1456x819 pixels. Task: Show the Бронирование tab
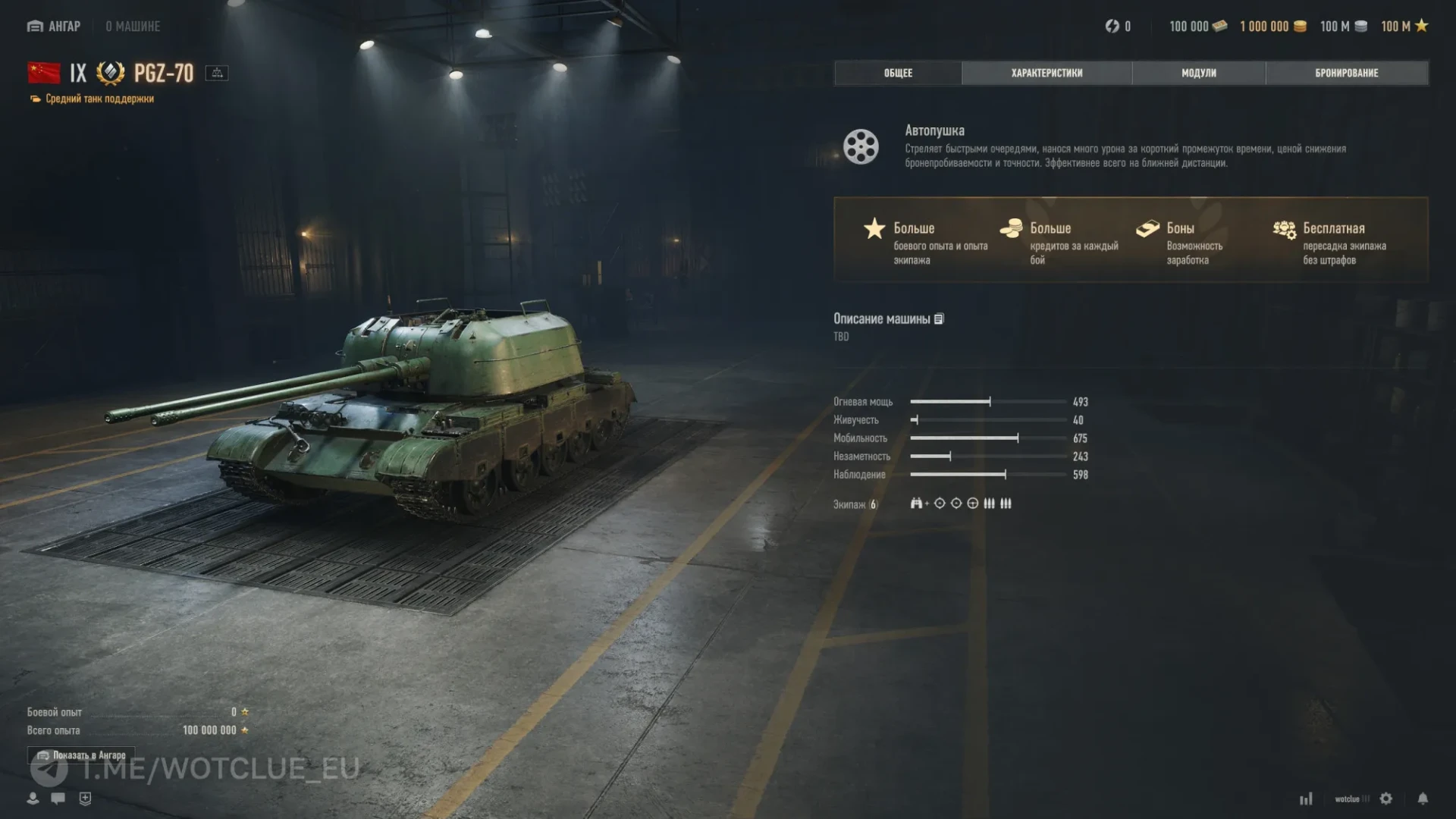click(x=1346, y=73)
